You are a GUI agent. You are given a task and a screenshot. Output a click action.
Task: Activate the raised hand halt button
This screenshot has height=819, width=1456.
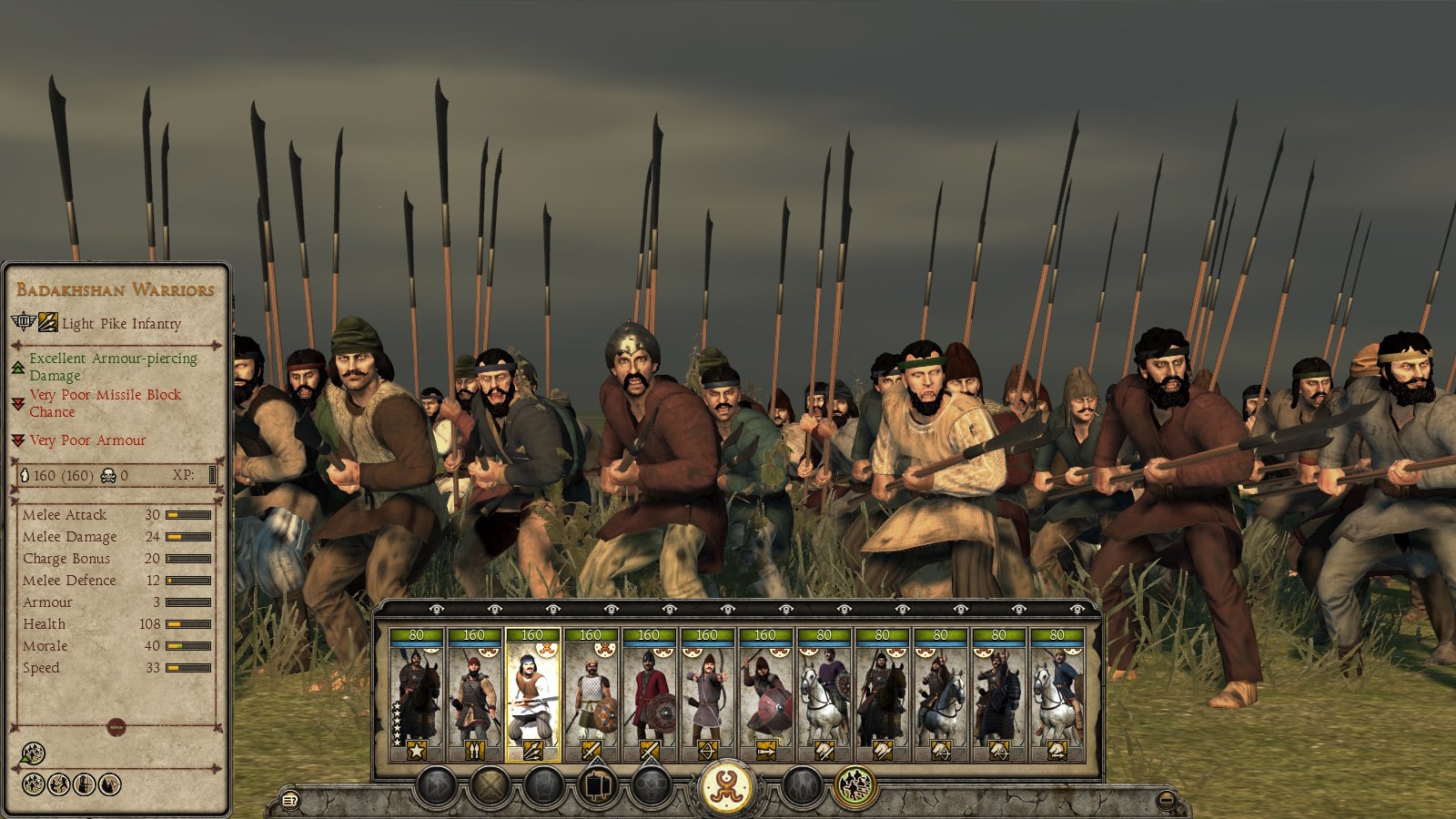click(x=544, y=785)
